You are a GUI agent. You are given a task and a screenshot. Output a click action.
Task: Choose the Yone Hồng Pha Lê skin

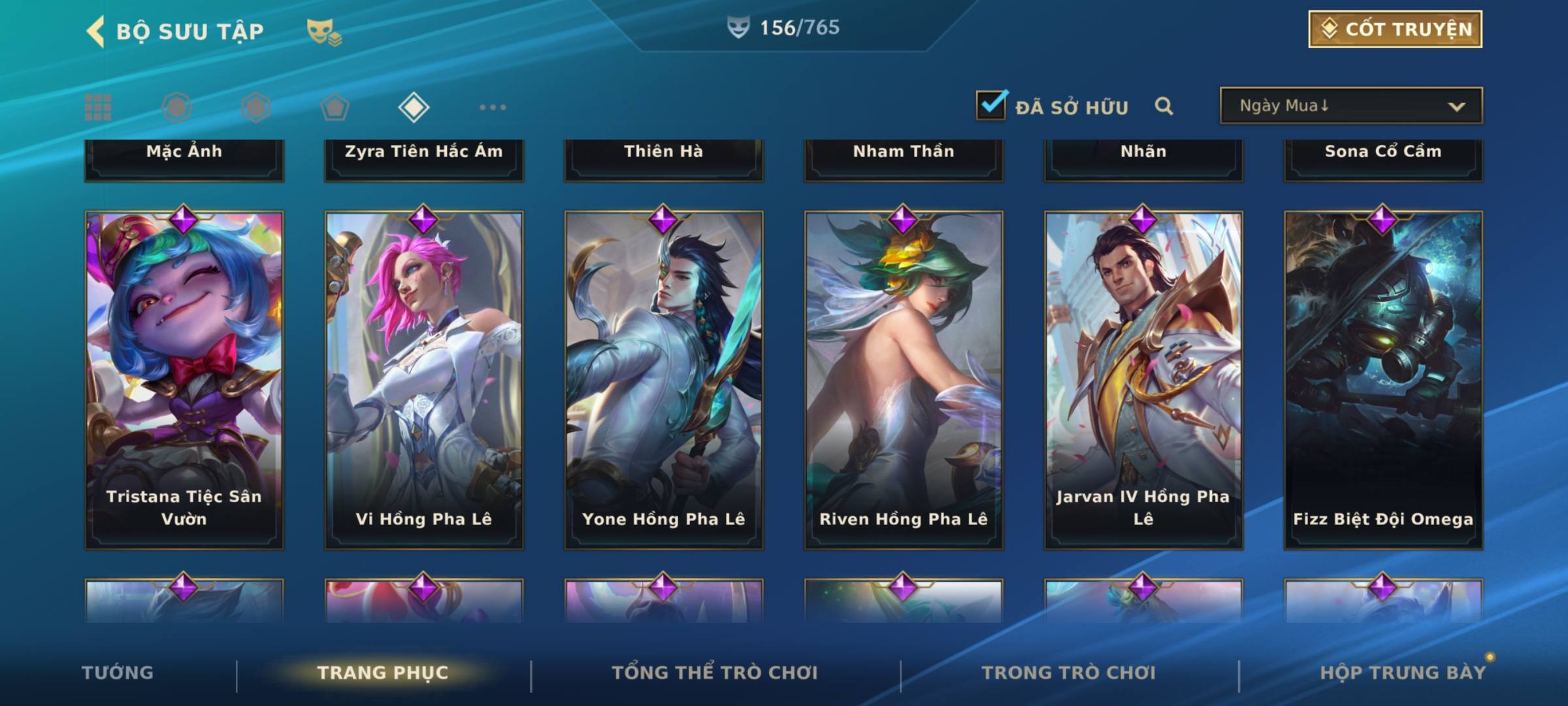(664, 379)
